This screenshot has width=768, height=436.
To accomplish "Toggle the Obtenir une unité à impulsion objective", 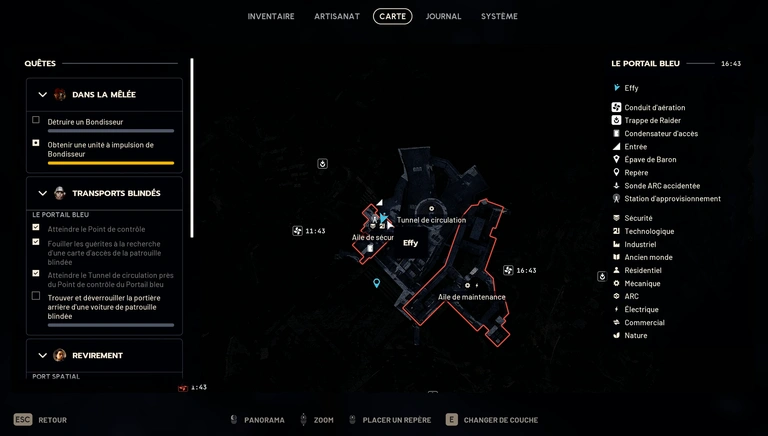I will (x=36, y=143).
